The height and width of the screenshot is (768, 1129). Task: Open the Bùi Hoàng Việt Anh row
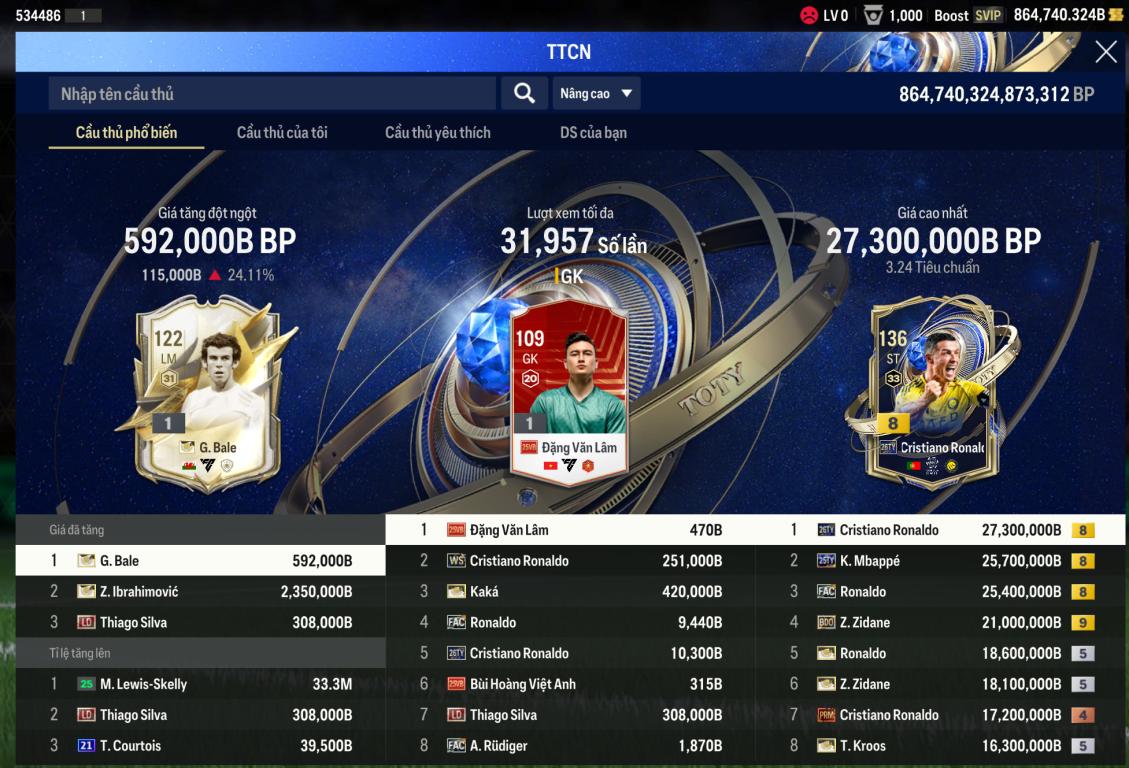[x=570, y=685]
